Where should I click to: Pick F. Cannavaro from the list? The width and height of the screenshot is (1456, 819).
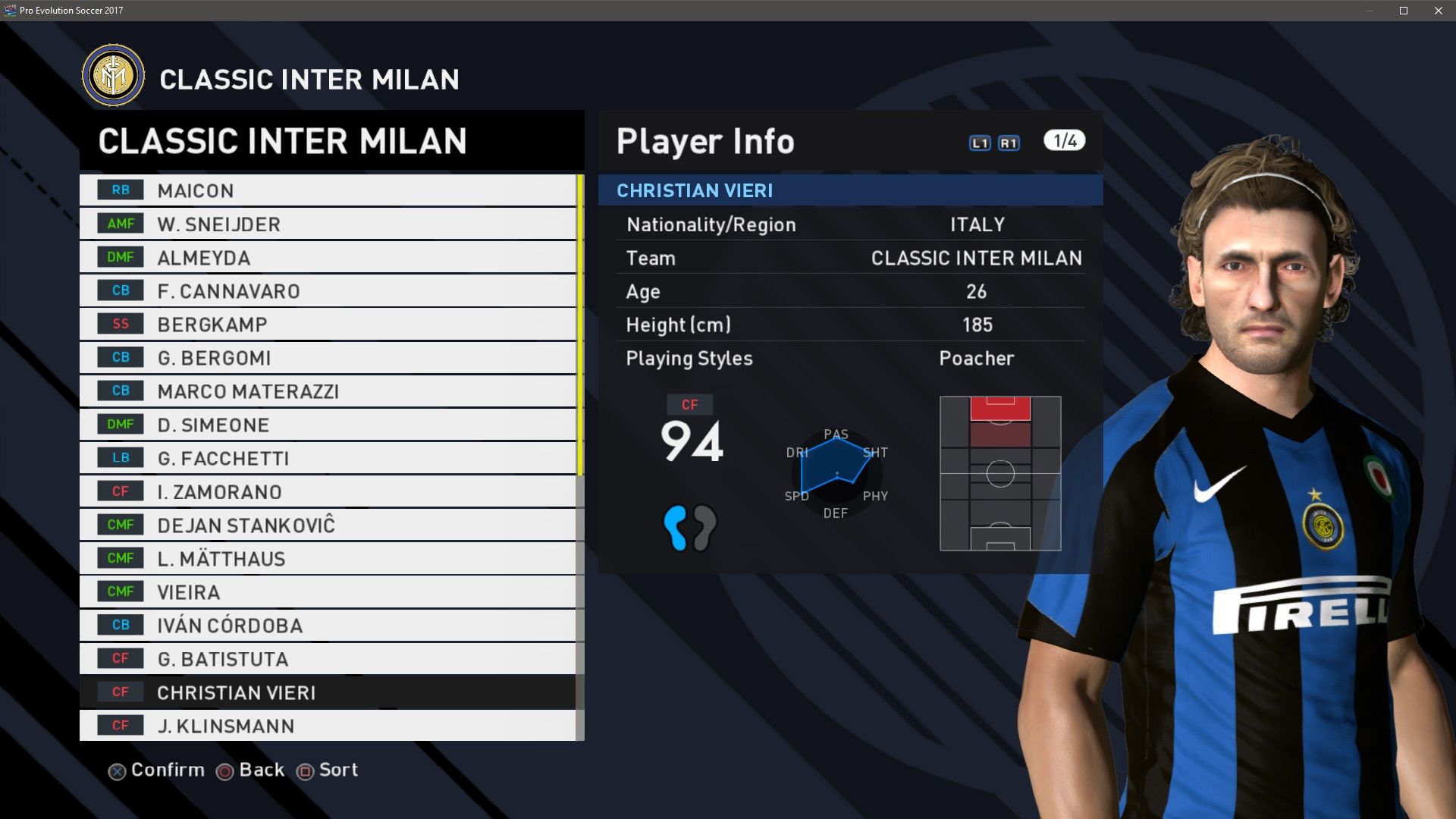(x=328, y=291)
